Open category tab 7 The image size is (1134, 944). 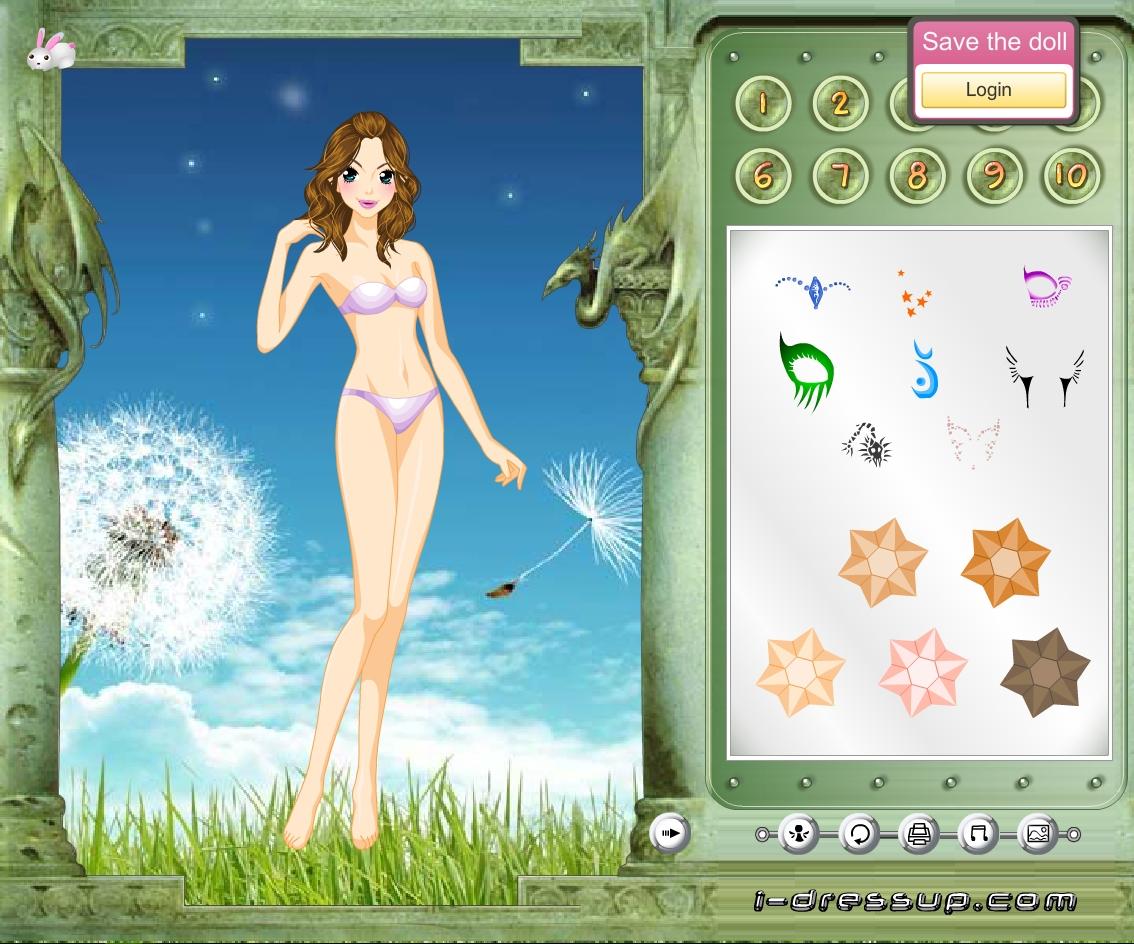[840, 176]
